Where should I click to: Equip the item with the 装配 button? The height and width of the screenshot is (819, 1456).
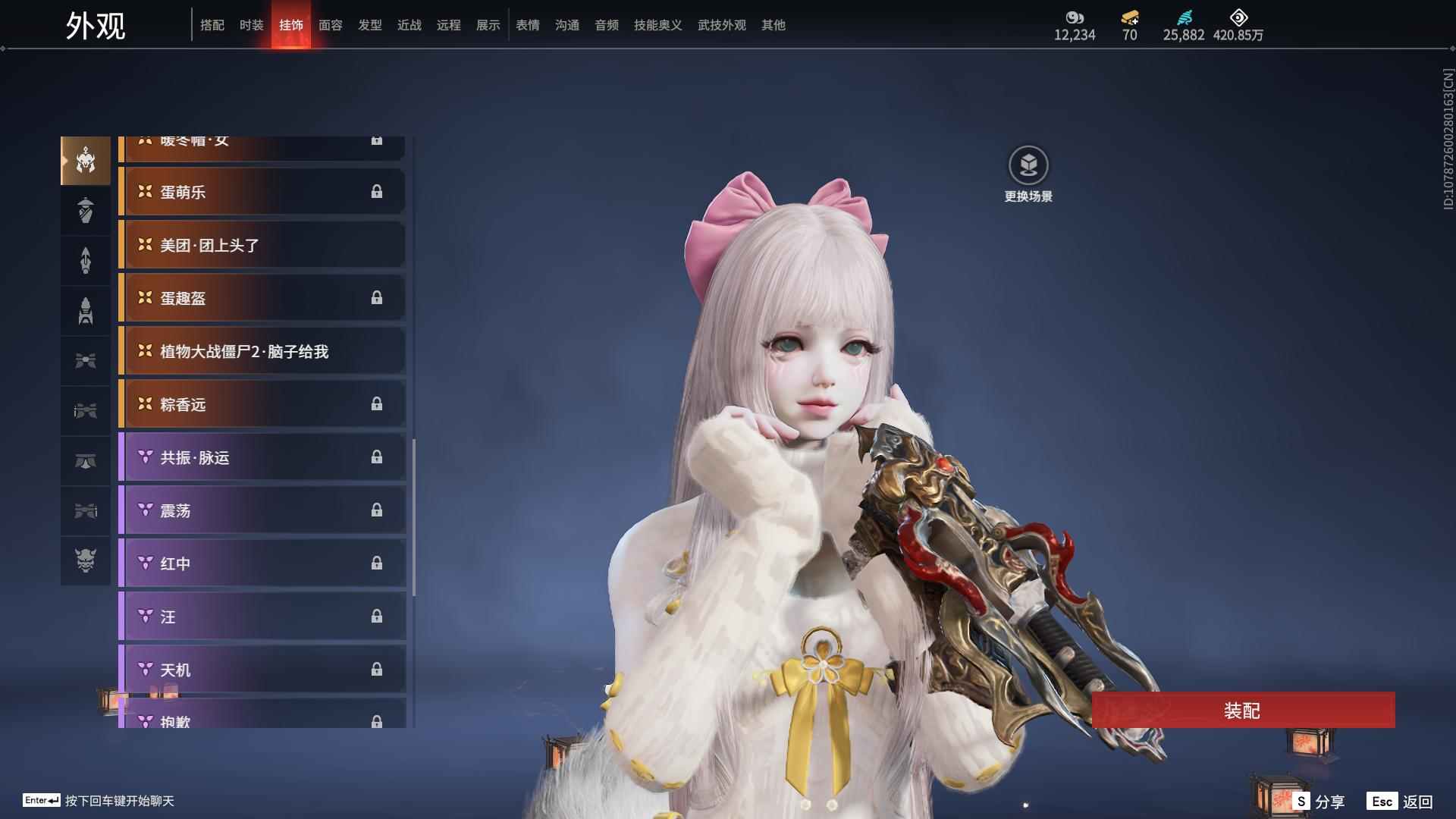click(x=1243, y=711)
